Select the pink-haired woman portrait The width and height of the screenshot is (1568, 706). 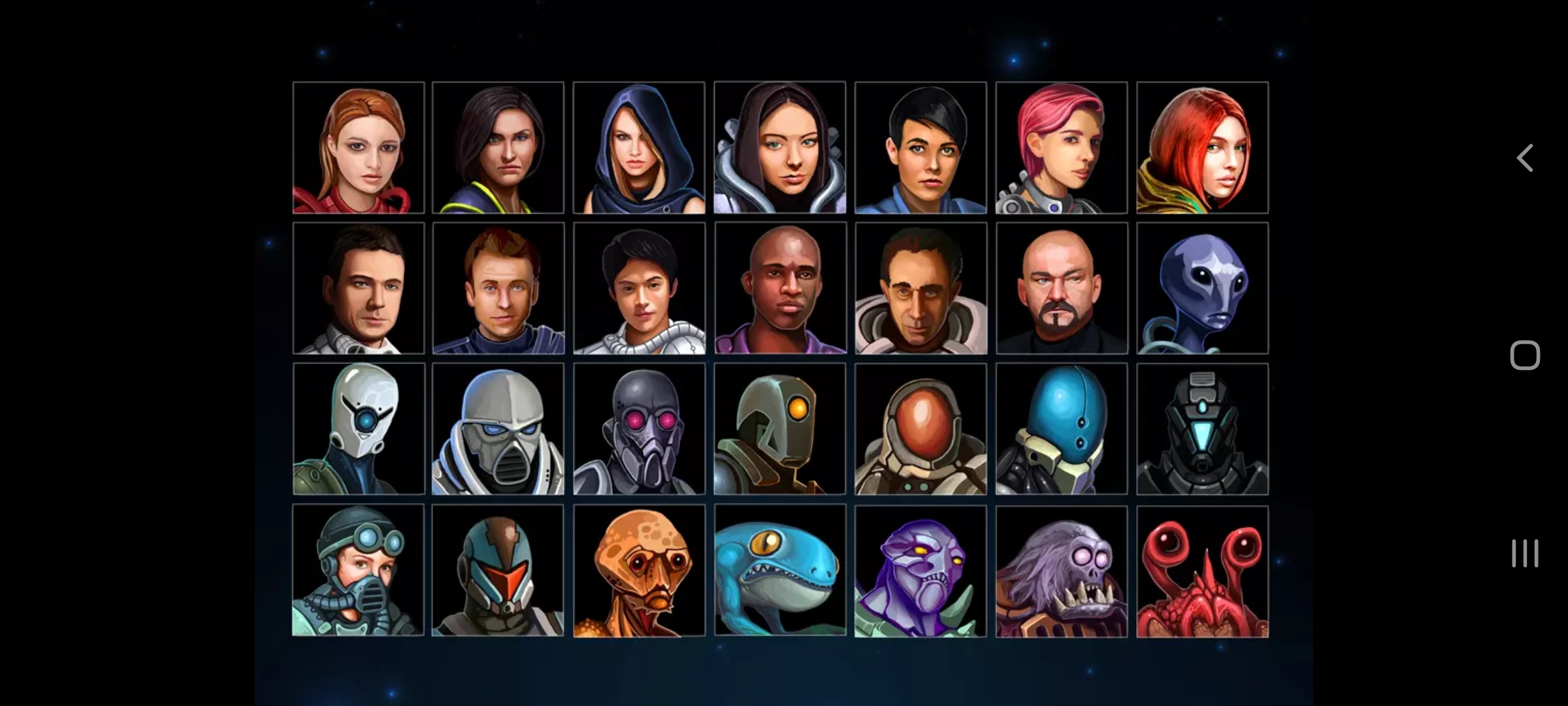pos(1062,148)
